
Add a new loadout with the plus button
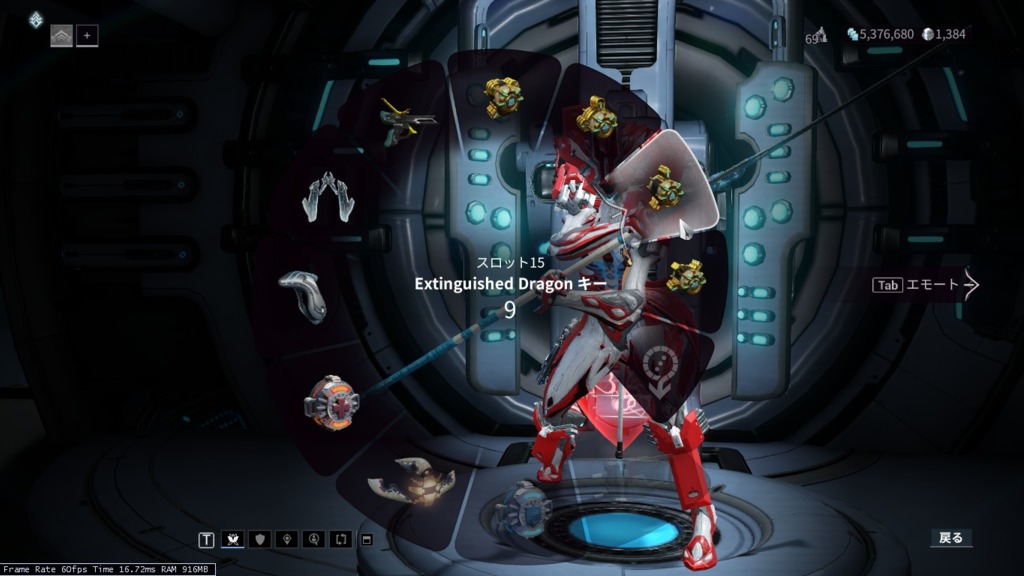point(87,37)
